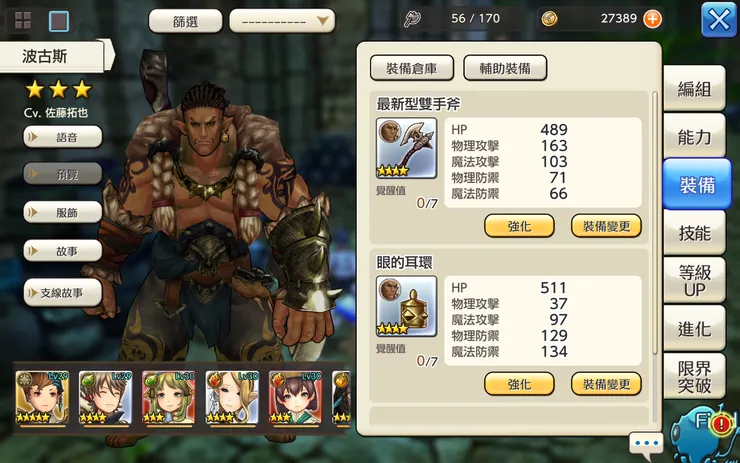Image resolution: width=740 pixels, height=463 pixels.
Task: Open the chat speech bubble
Action: (646, 442)
